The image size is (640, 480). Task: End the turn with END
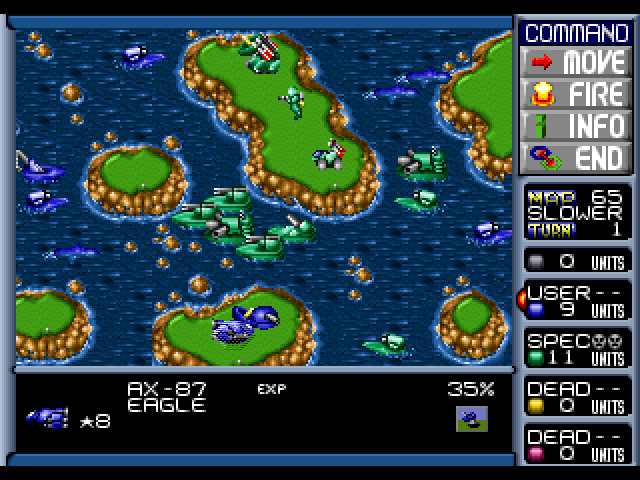576,157
